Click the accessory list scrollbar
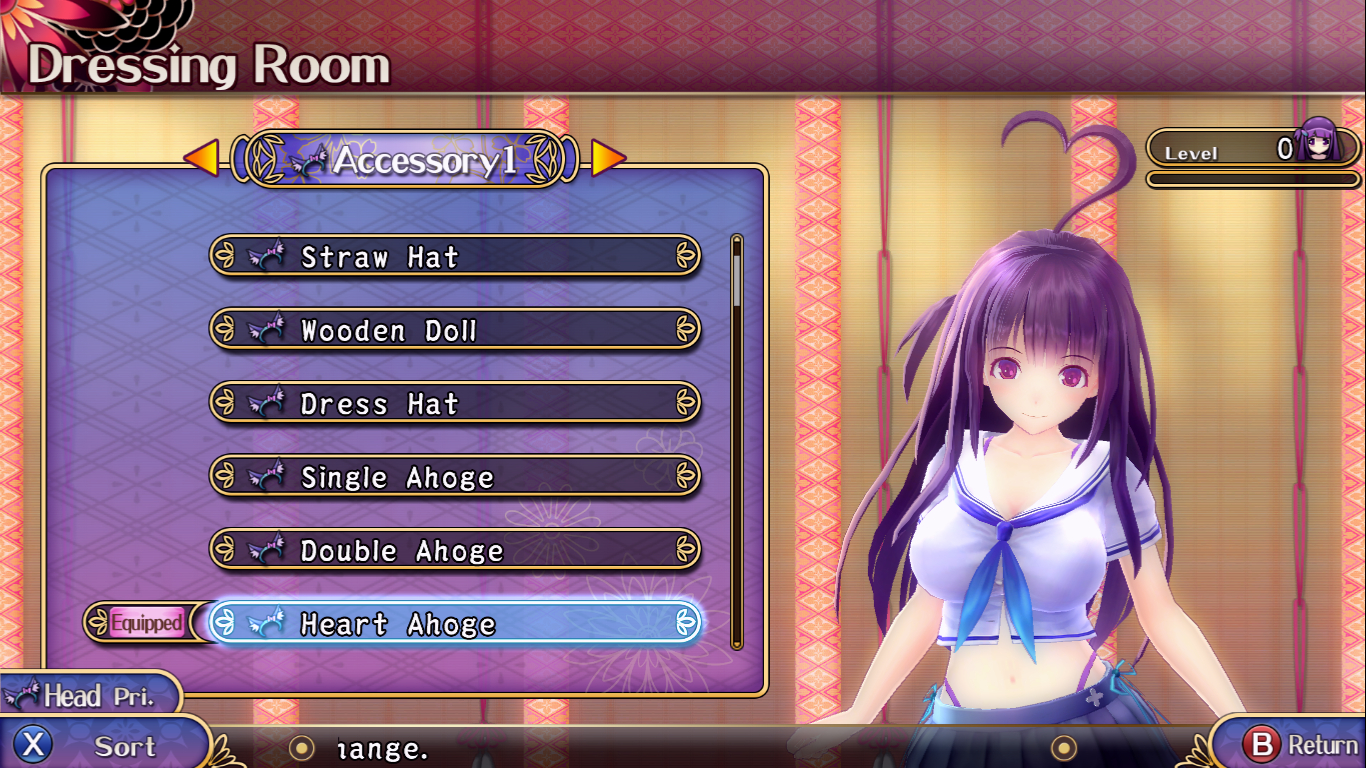Screen dimensions: 1366x768 [x=737, y=440]
